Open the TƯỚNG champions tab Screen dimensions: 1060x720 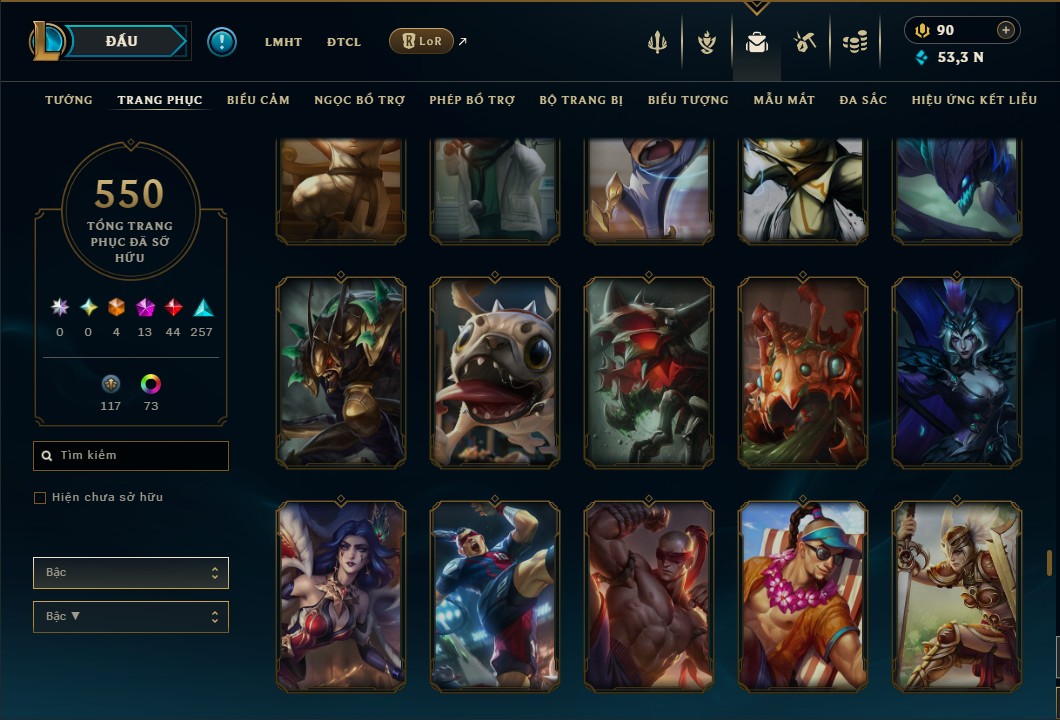click(x=69, y=100)
